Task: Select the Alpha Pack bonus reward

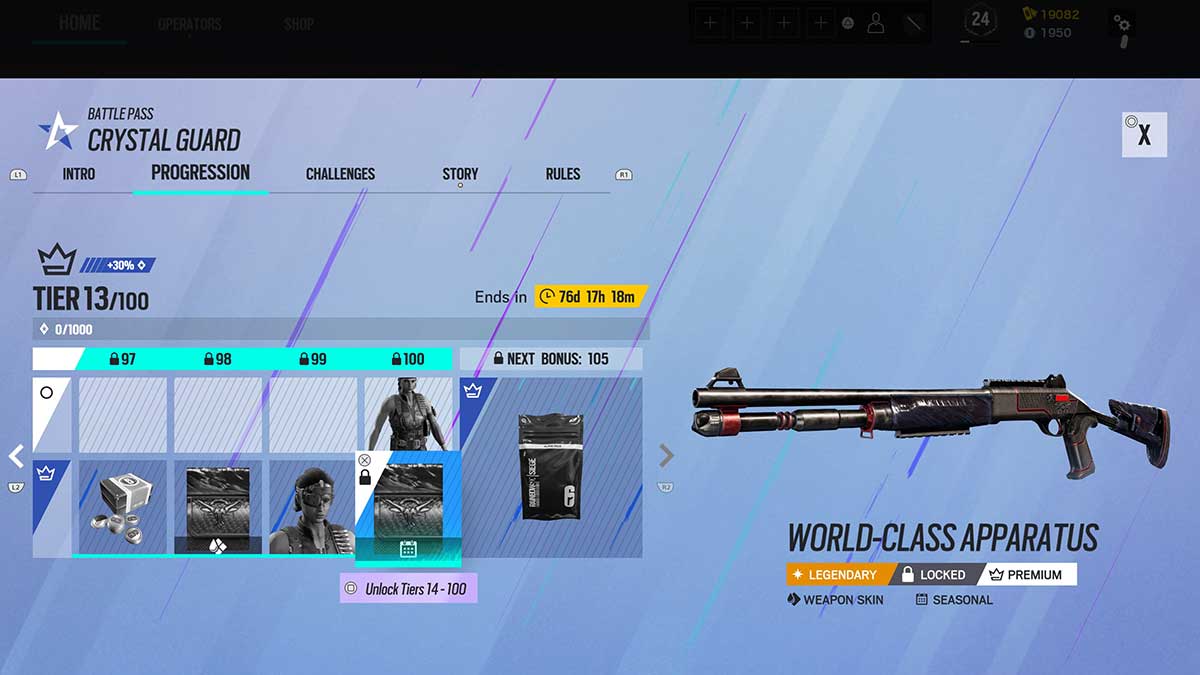Action: pos(550,467)
